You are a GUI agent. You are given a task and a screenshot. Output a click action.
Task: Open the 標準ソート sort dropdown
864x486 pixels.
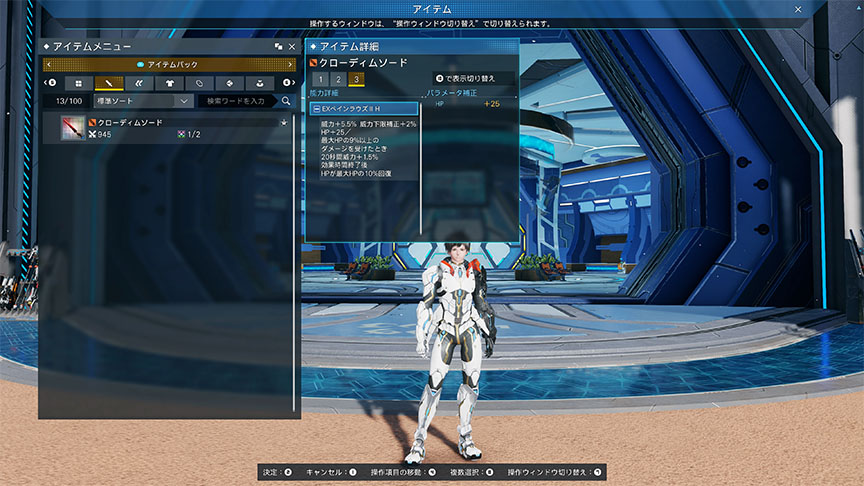click(143, 101)
